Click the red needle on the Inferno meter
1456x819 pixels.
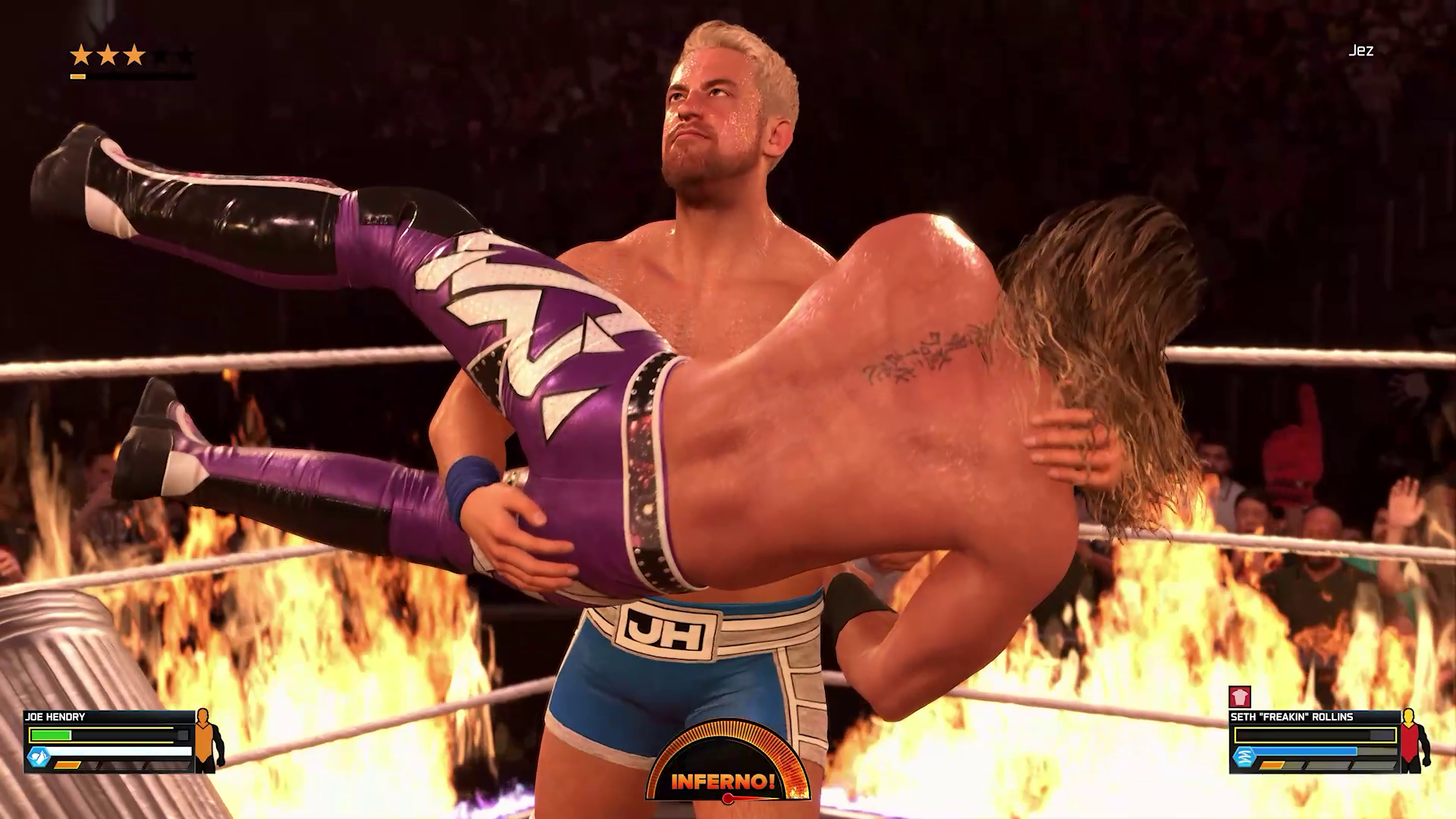(x=728, y=798)
